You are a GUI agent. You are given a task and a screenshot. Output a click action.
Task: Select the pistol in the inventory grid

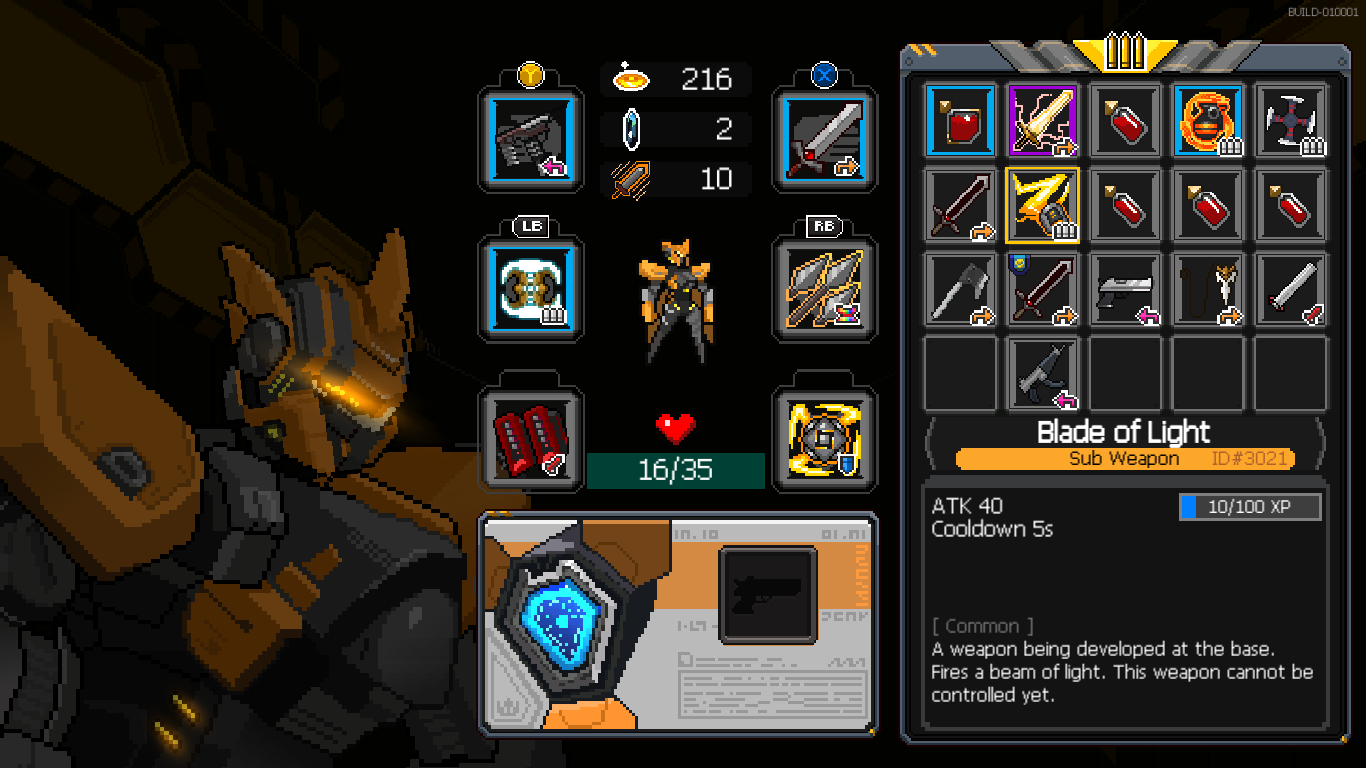[x=1125, y=290]
